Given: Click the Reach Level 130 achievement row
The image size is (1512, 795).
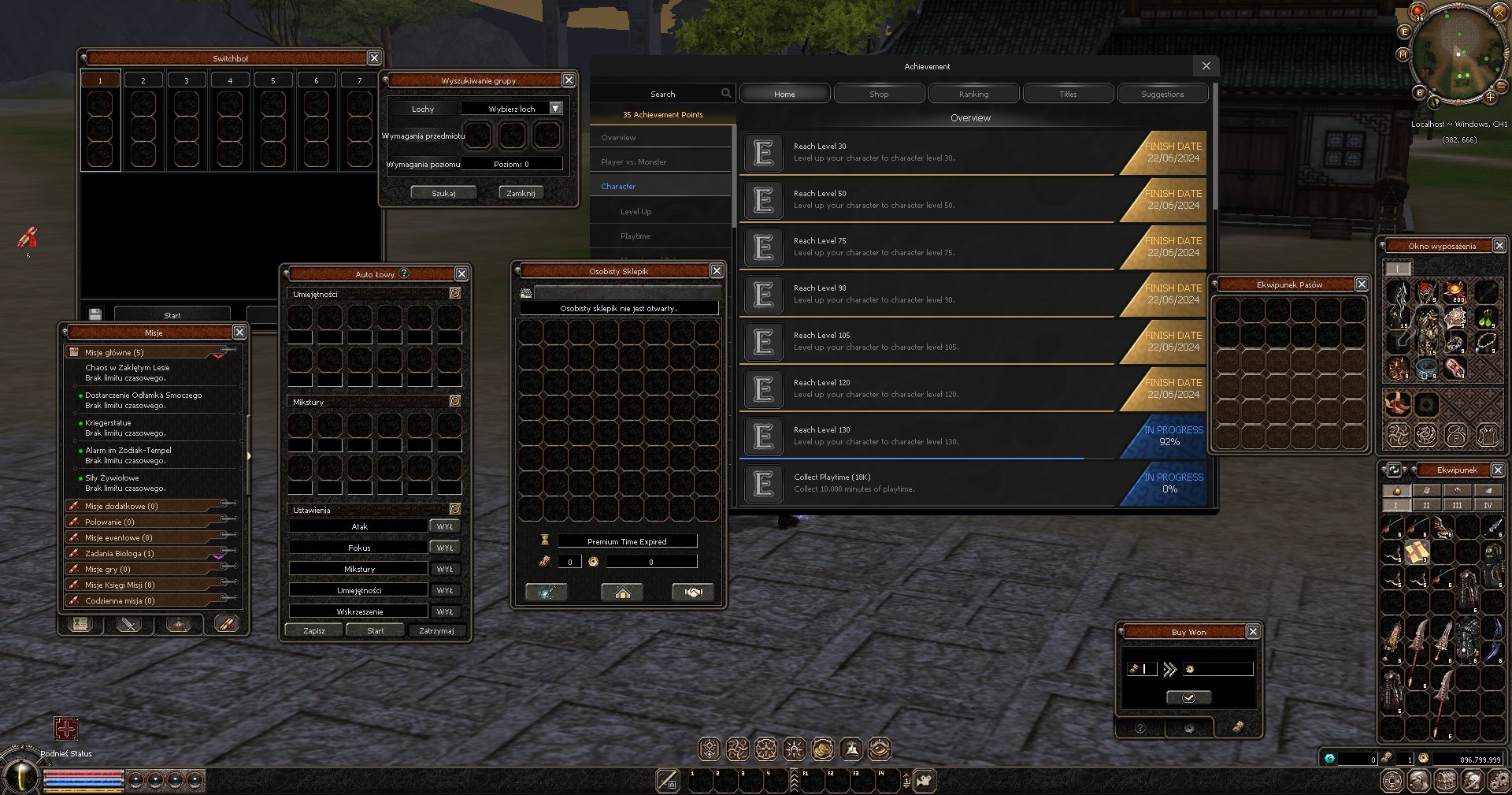Looking at the screenshot, I should click(x=929, y=436).
